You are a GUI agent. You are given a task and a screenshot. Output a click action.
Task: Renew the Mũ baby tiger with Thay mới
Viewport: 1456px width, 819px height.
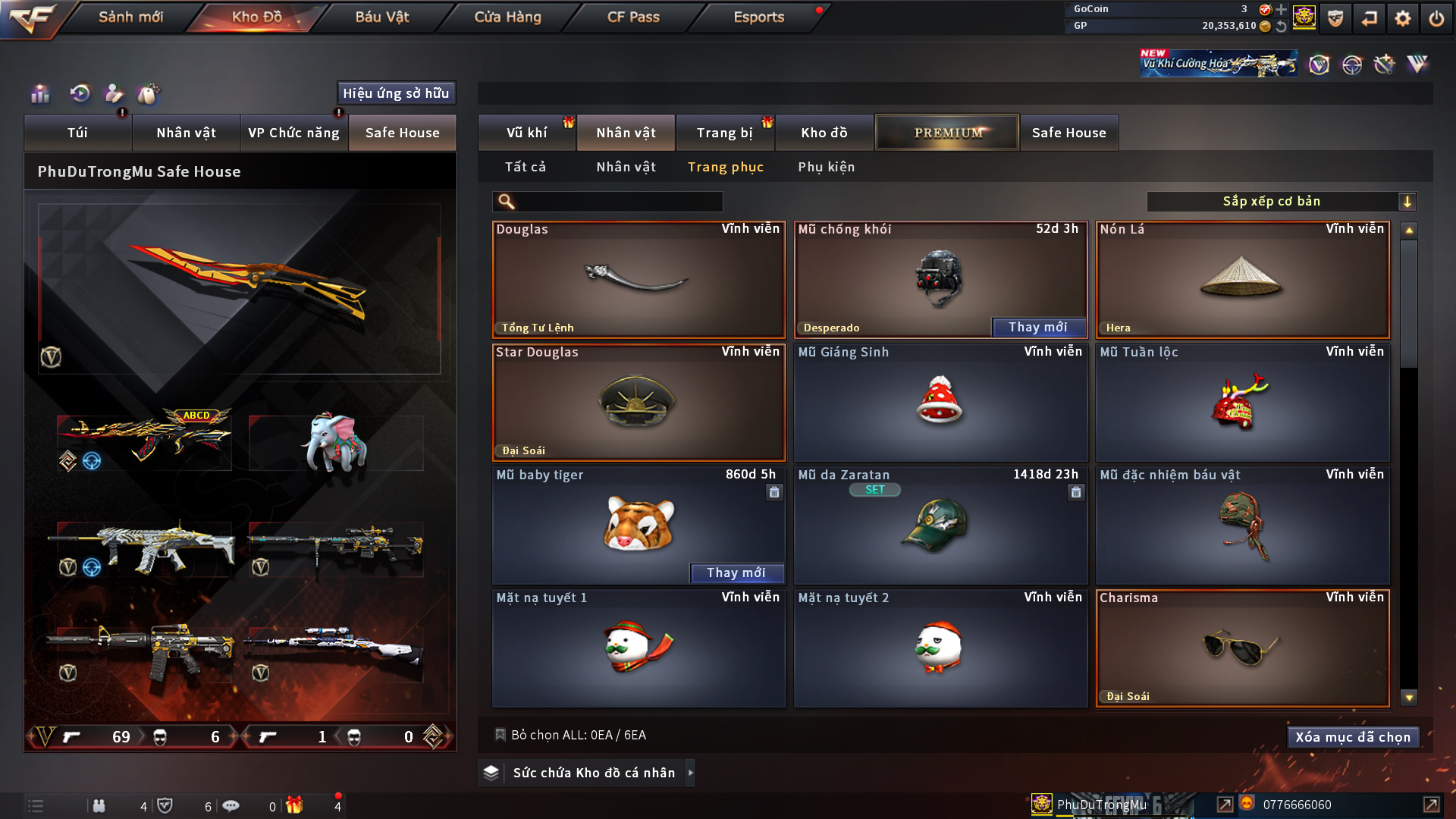736,573
